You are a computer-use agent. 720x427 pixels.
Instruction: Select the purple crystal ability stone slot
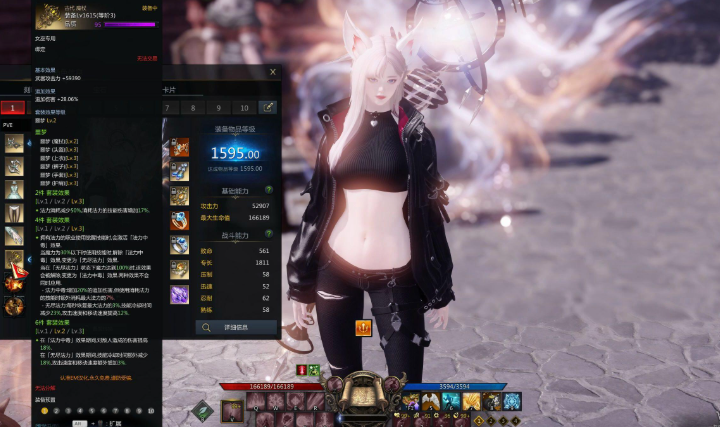[180, 294]
